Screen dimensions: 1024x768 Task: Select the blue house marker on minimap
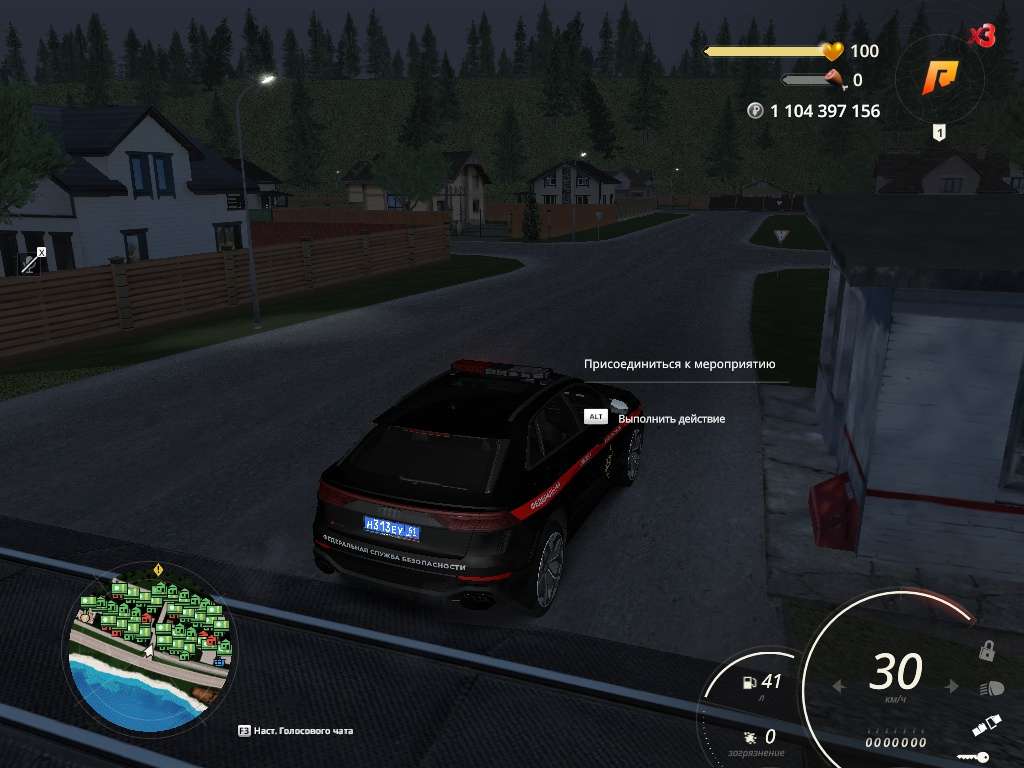[220, 661]
